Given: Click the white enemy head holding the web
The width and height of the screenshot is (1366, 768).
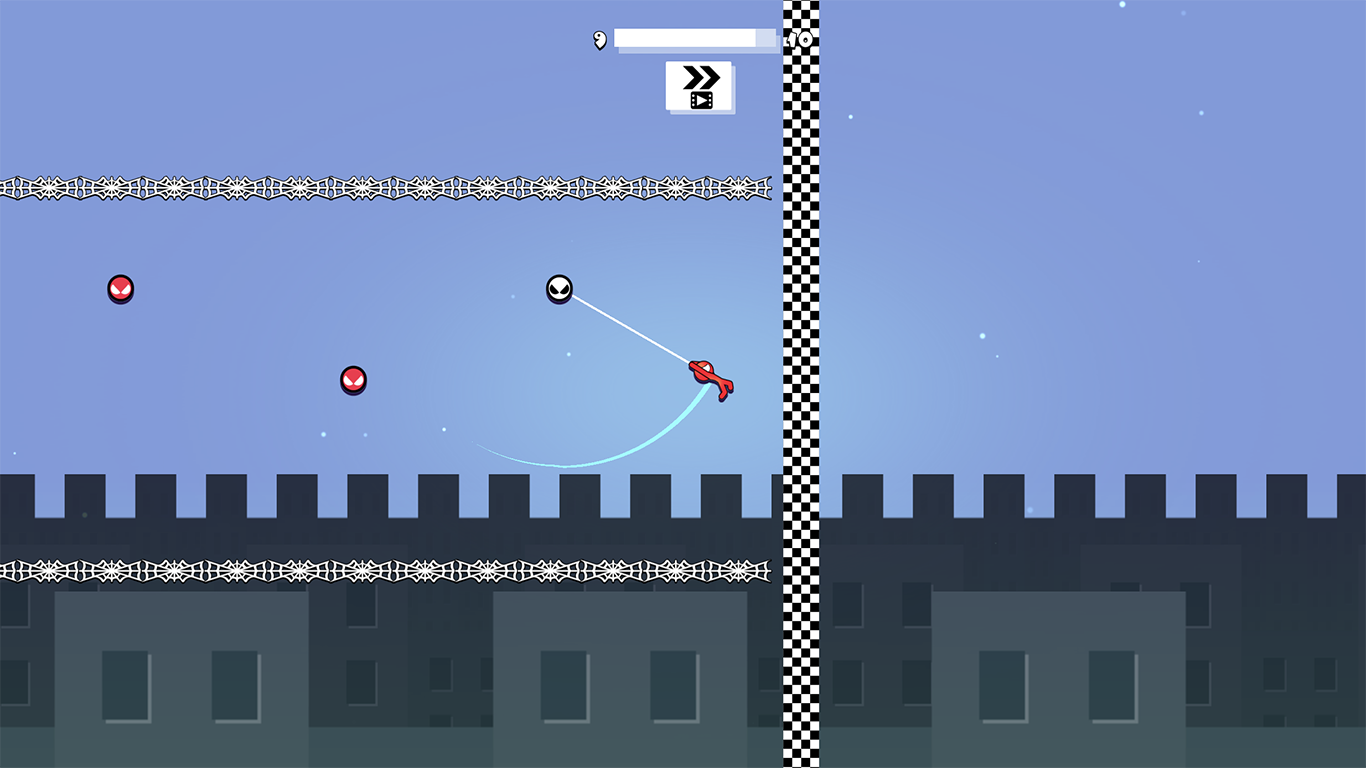Looking at the screenshot, I should (559, 290).
